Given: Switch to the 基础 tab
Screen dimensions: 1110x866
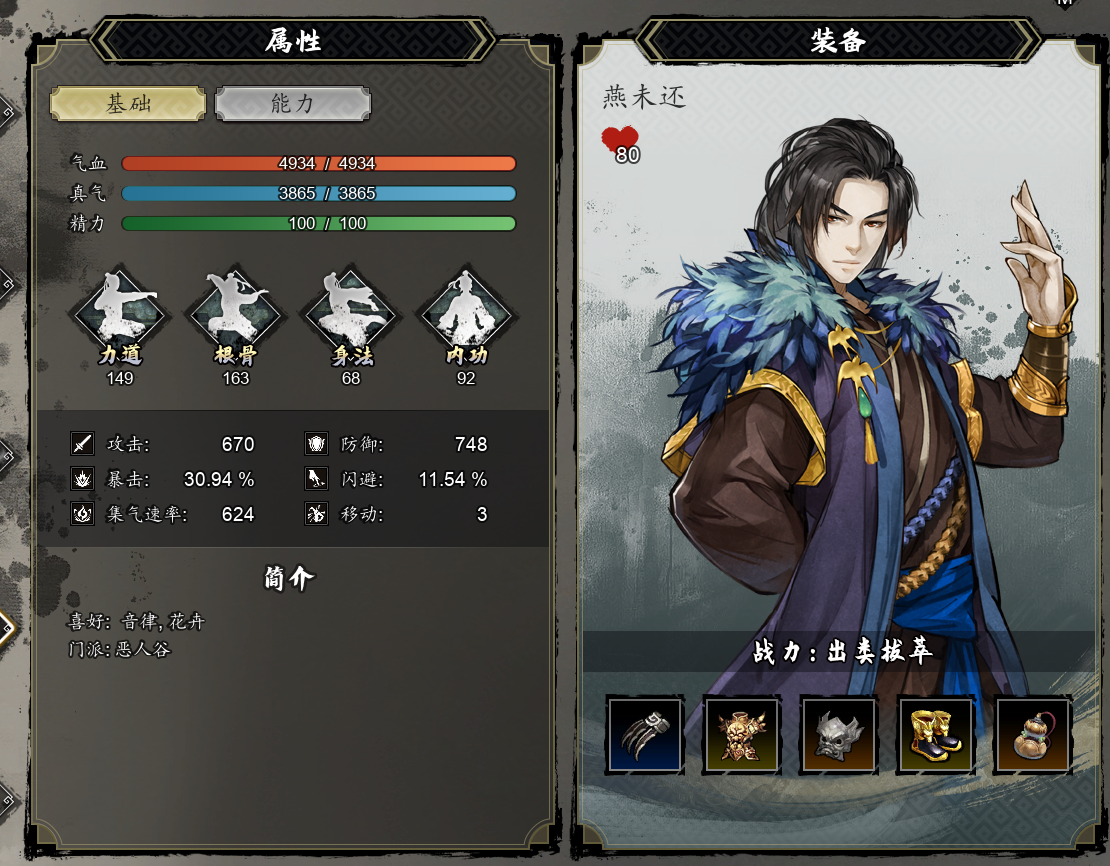Looking at the screenshot, I should point(128,104).
